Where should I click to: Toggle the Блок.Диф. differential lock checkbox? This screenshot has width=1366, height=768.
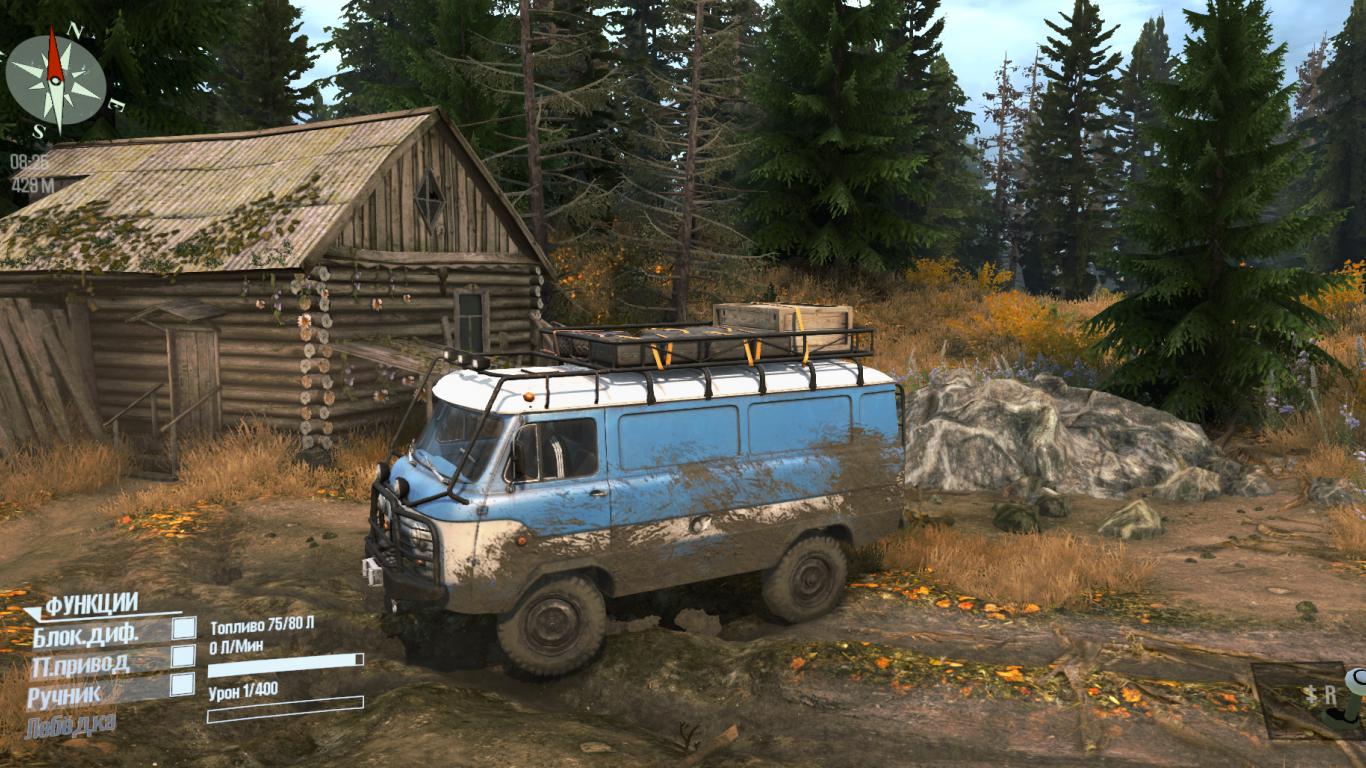[183, 628]
